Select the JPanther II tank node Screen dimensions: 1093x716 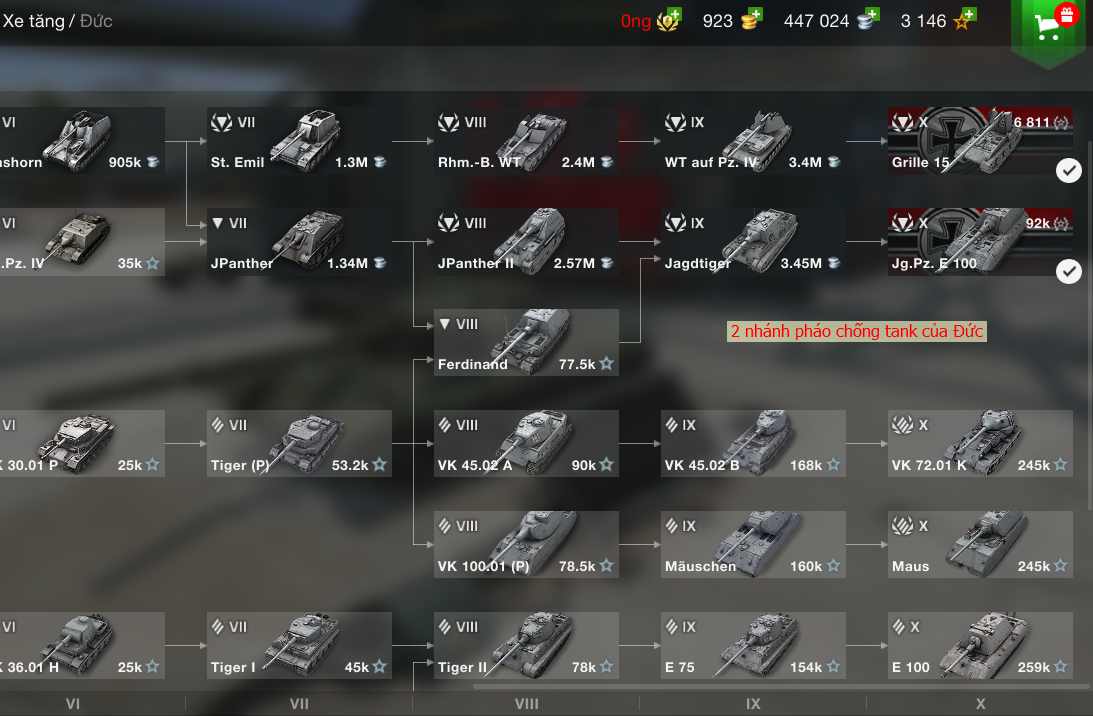coord(526,242)
